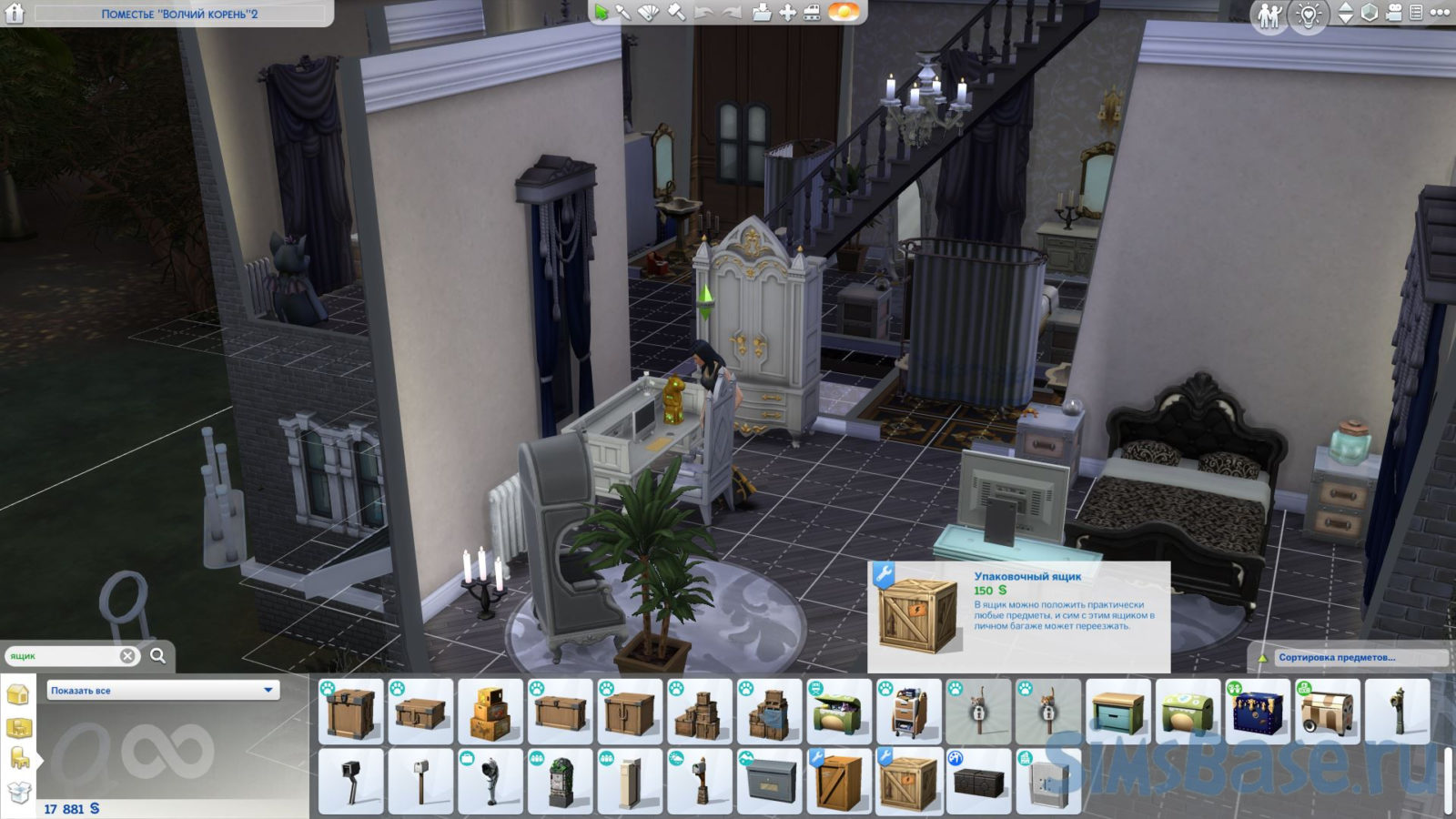Choose the design swatch tool

(648, 13)
